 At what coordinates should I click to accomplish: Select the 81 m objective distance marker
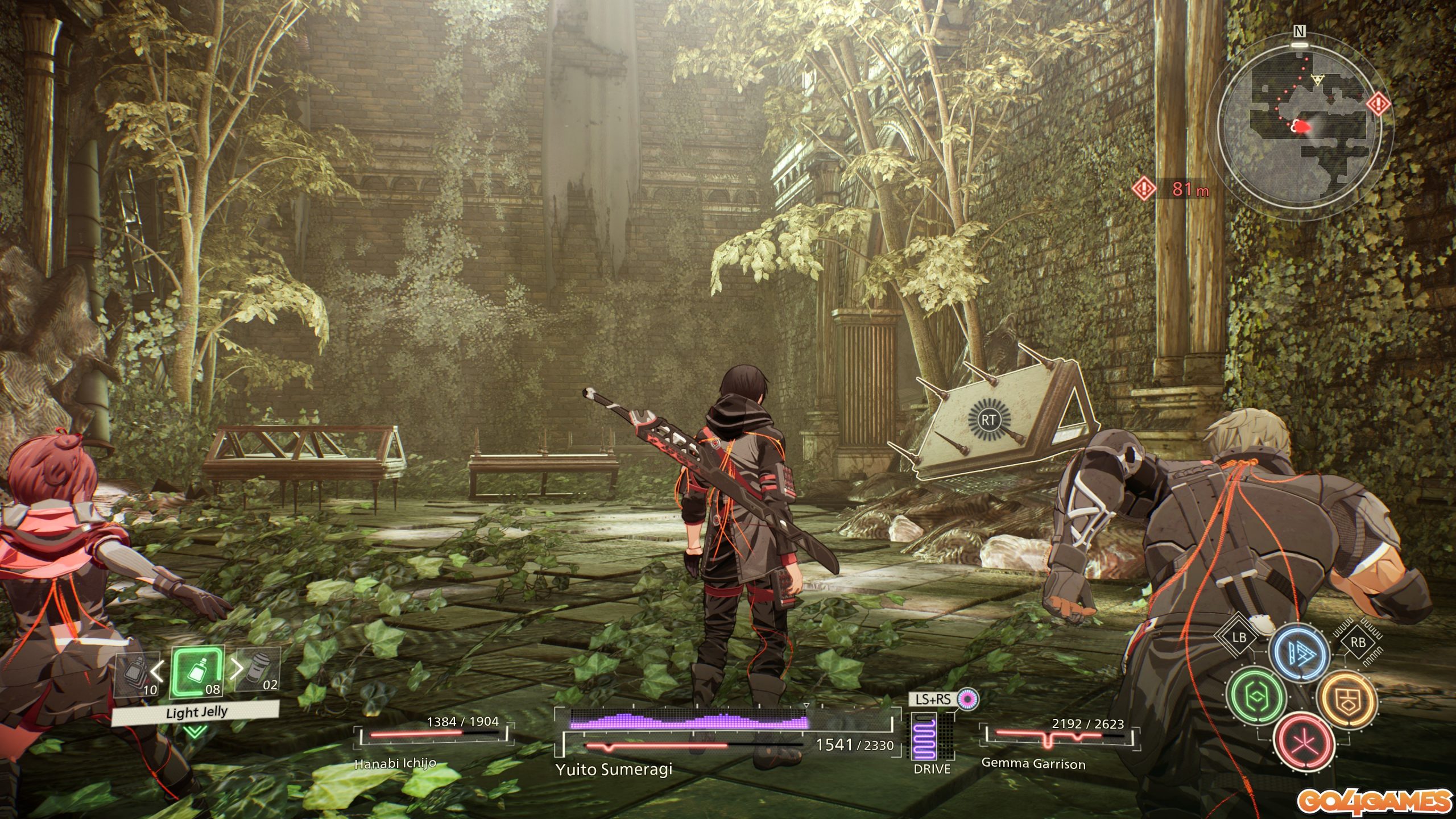pos(1173,188)
